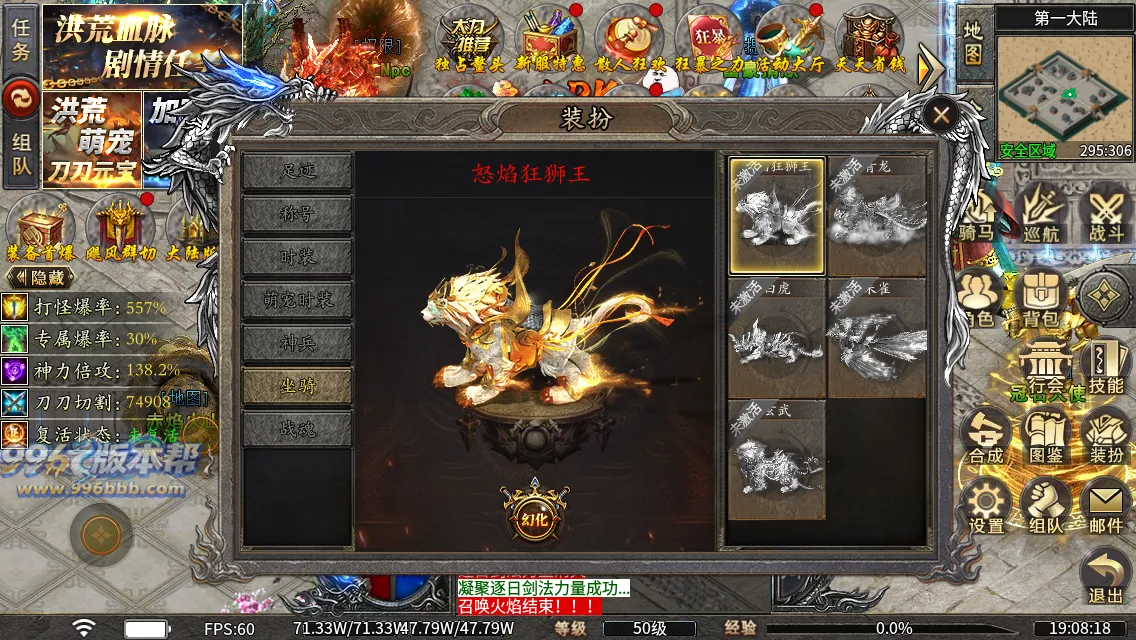Open the 战魂 tab
This screenshot has height=640, width=1136.
click(x=297, y=429)
